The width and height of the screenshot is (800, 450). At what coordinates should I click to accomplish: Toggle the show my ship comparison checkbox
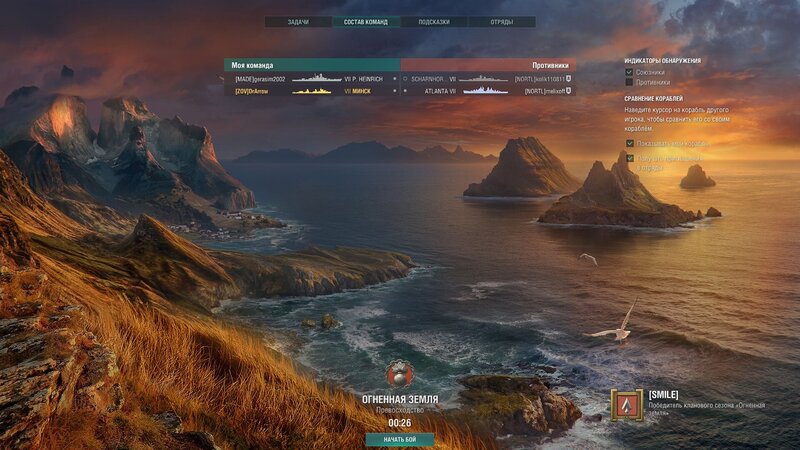click(x=629, y=143)
